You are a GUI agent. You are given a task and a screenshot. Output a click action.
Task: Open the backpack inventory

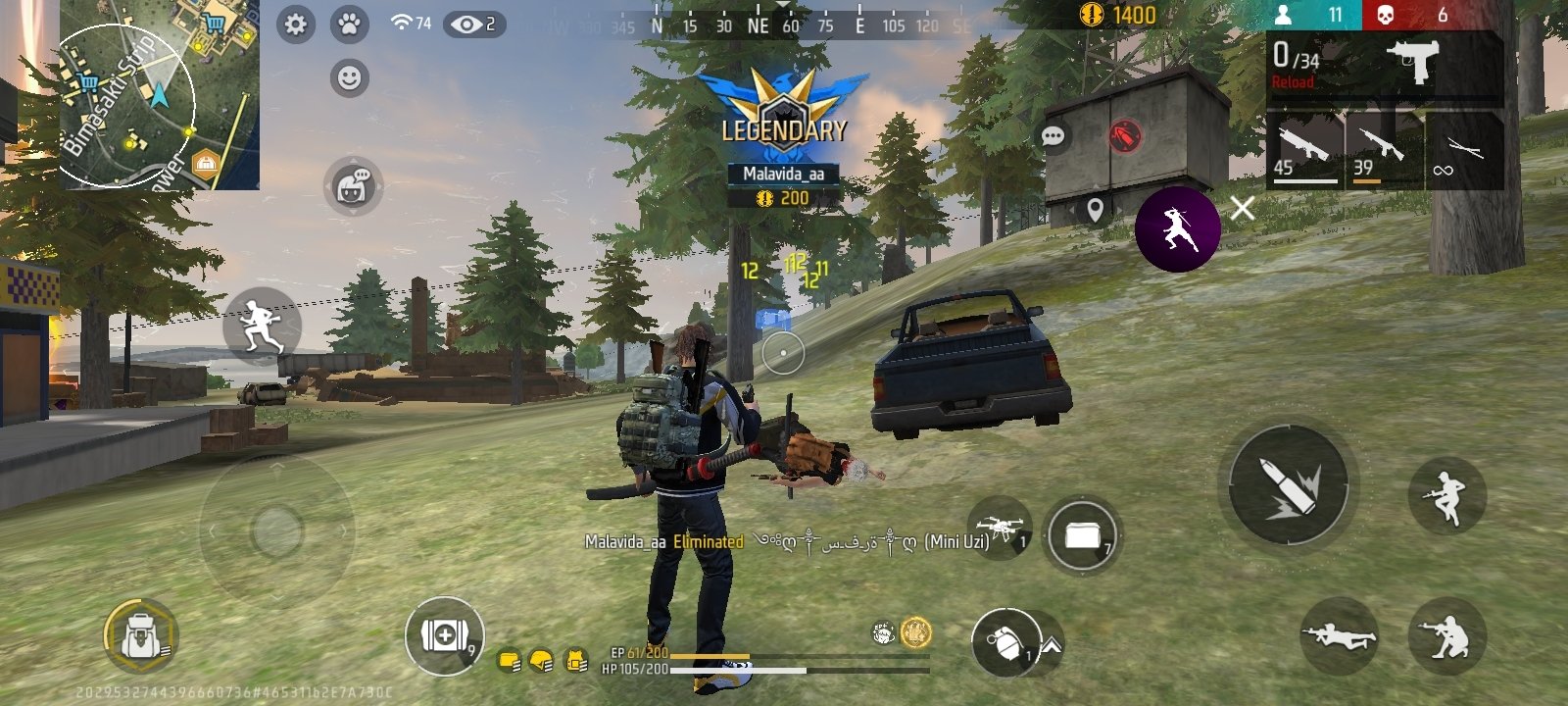coord(140,636)
